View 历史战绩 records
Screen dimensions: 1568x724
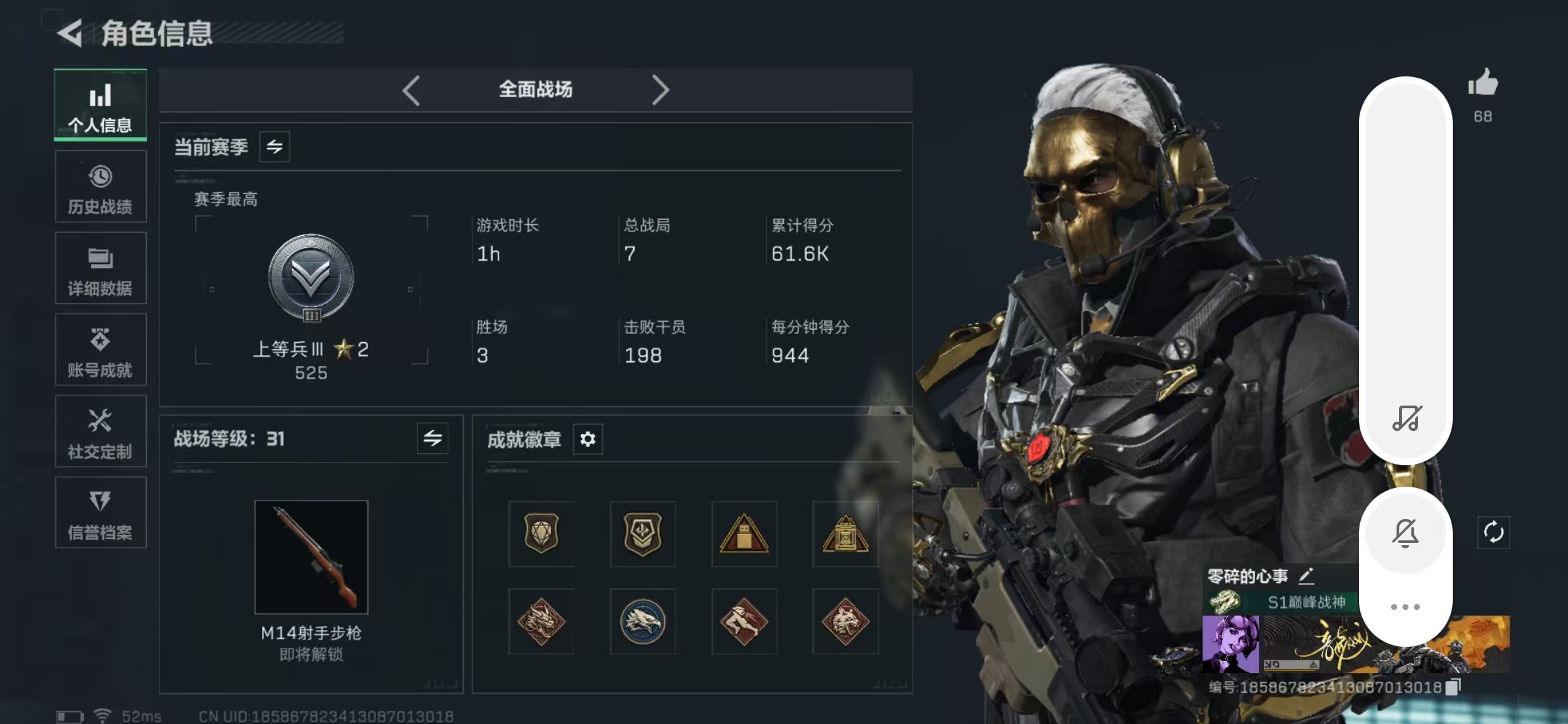(100, 186)
